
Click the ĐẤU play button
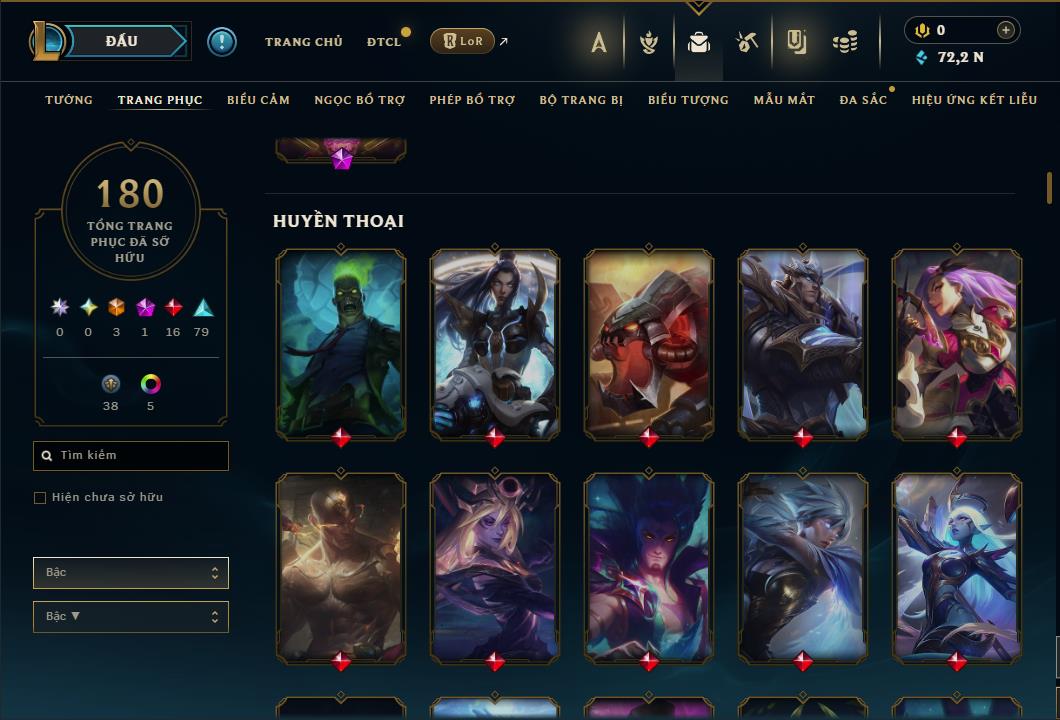[x=122, y=41]
